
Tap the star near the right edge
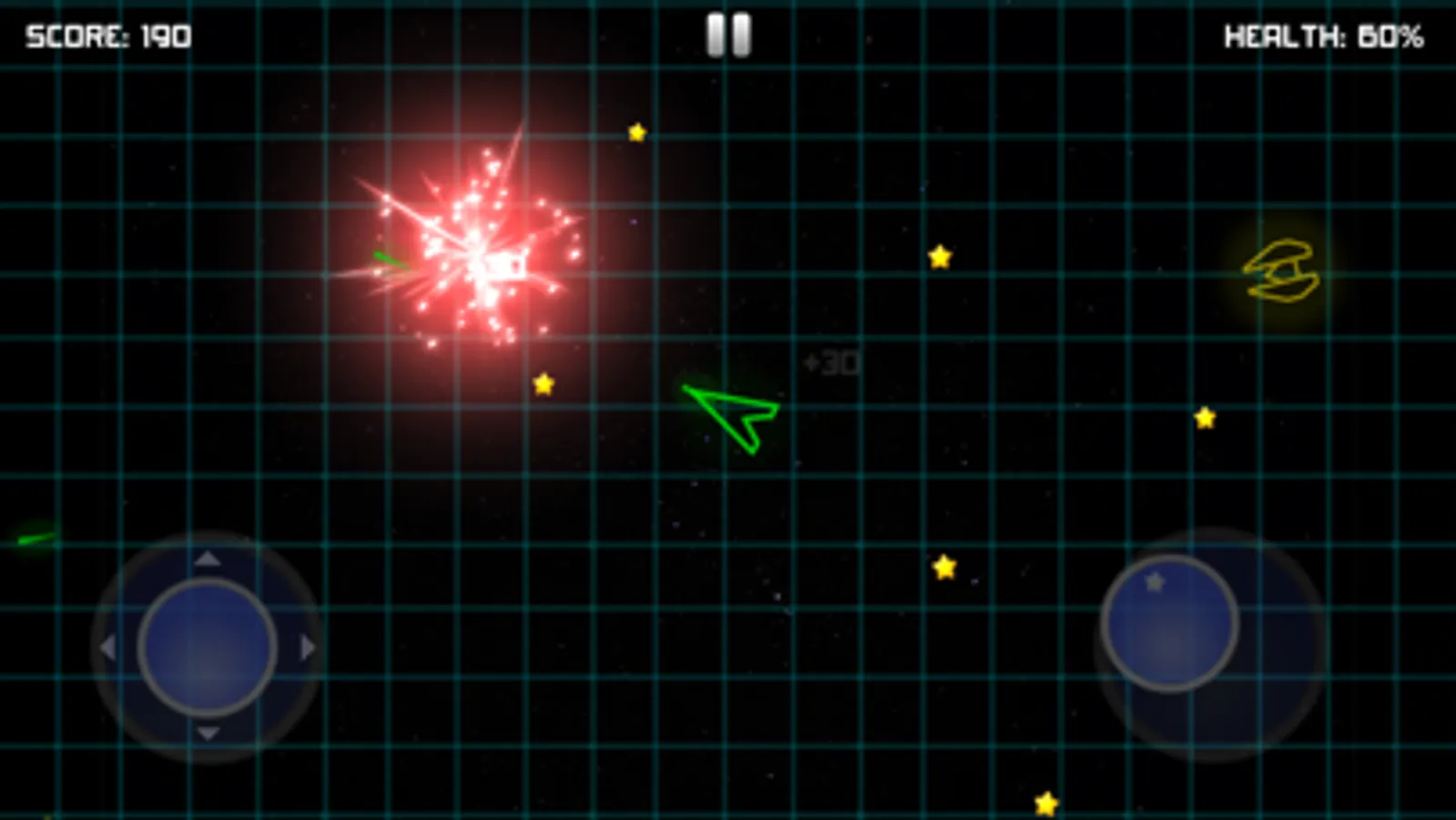1204,415
